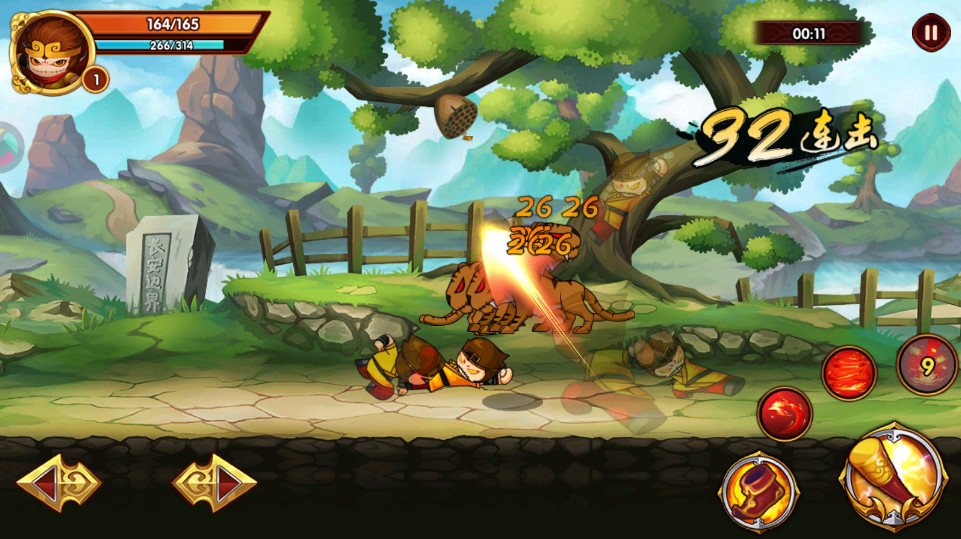Move right with the right arrow button
The image size is (961, 539).
tap(214, 484)
